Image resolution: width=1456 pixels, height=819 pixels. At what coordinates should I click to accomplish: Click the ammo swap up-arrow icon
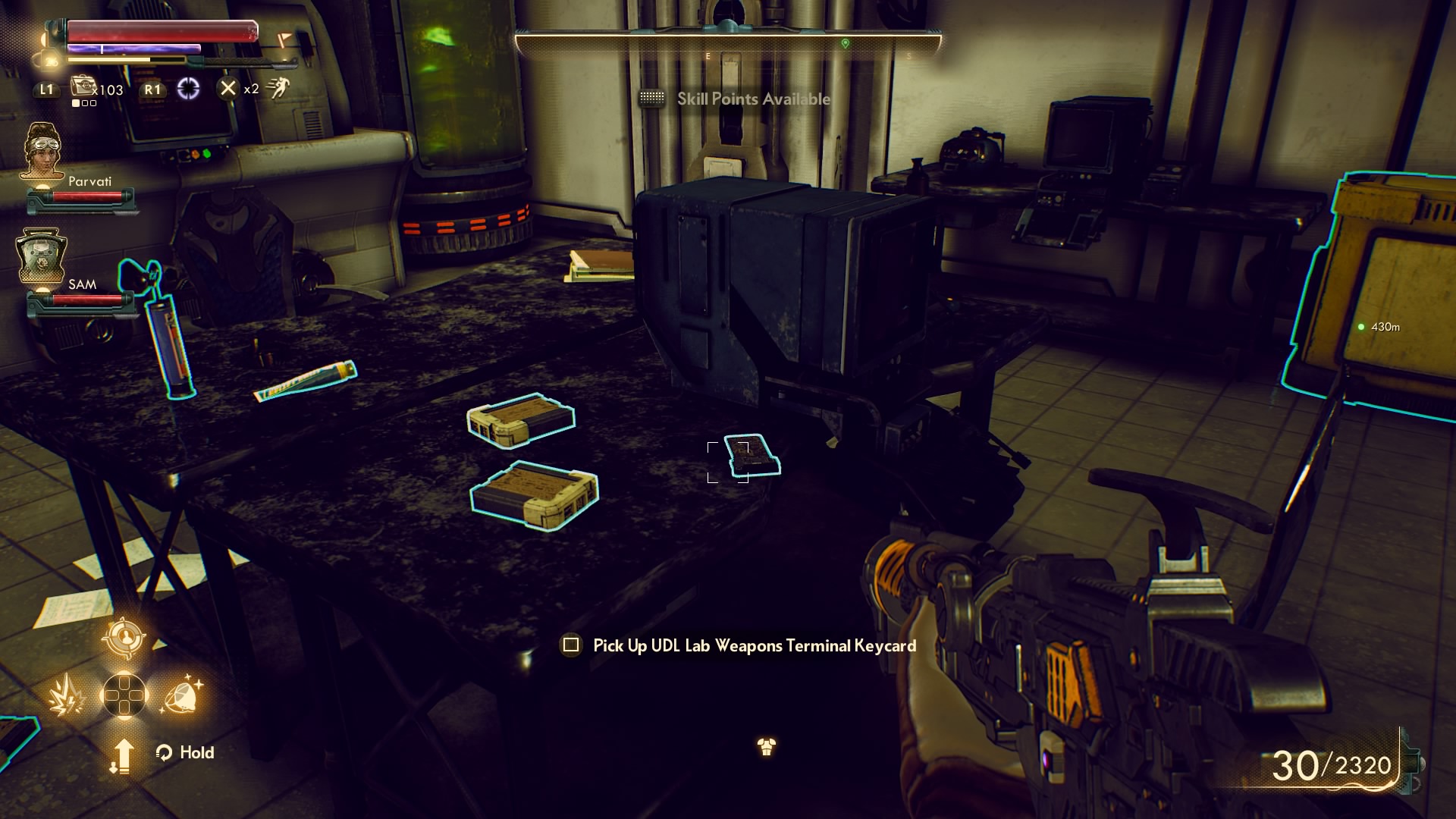(x=124, y=756)
